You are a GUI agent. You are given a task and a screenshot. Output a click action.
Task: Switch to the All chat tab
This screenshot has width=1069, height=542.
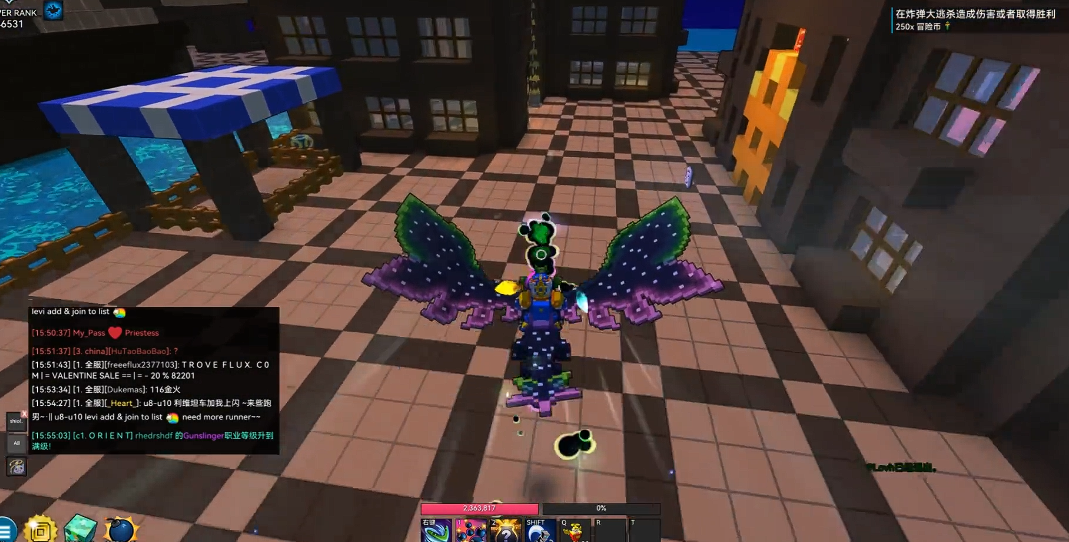[x=16, y=443]
